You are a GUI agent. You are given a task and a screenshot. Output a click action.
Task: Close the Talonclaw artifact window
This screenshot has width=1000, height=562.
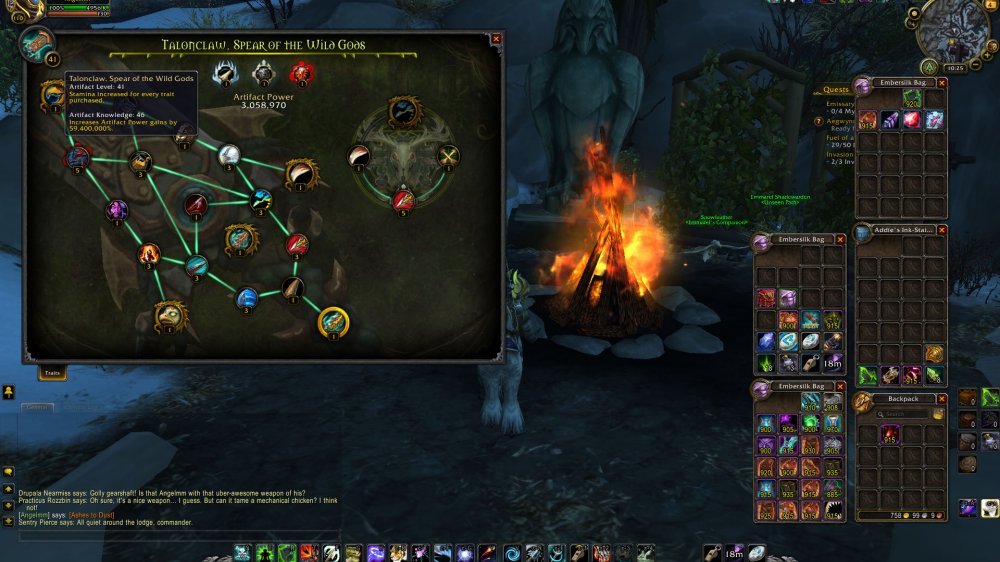click(x=496, y=39)
